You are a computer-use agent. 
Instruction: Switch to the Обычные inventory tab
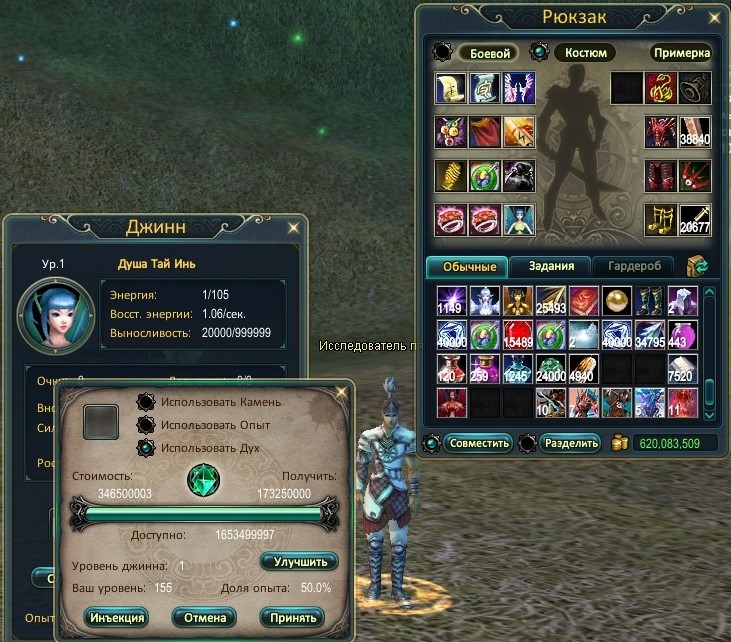[x=467, y=267]
